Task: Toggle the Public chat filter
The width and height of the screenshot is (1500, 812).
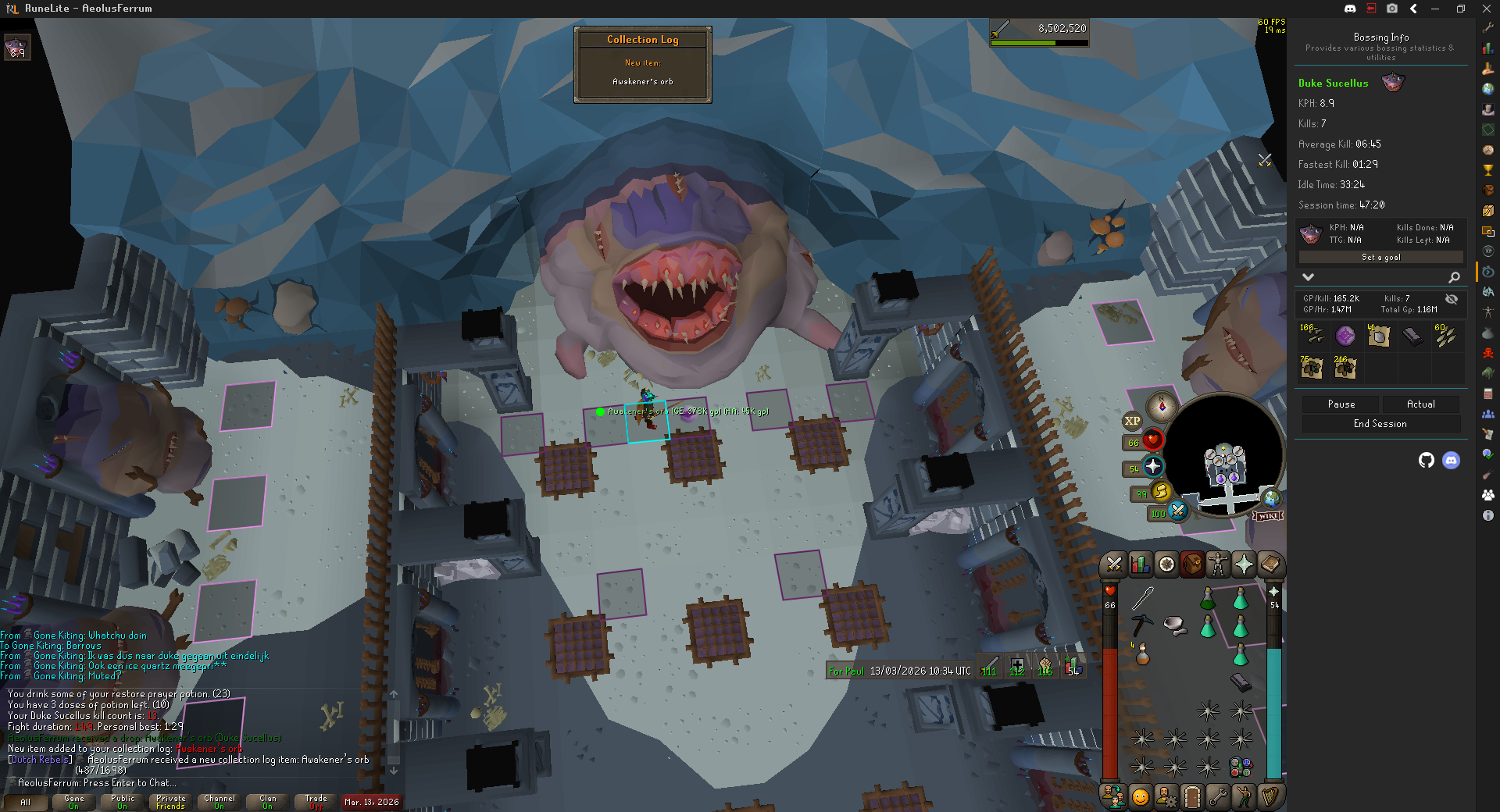Action: (123, 802)
